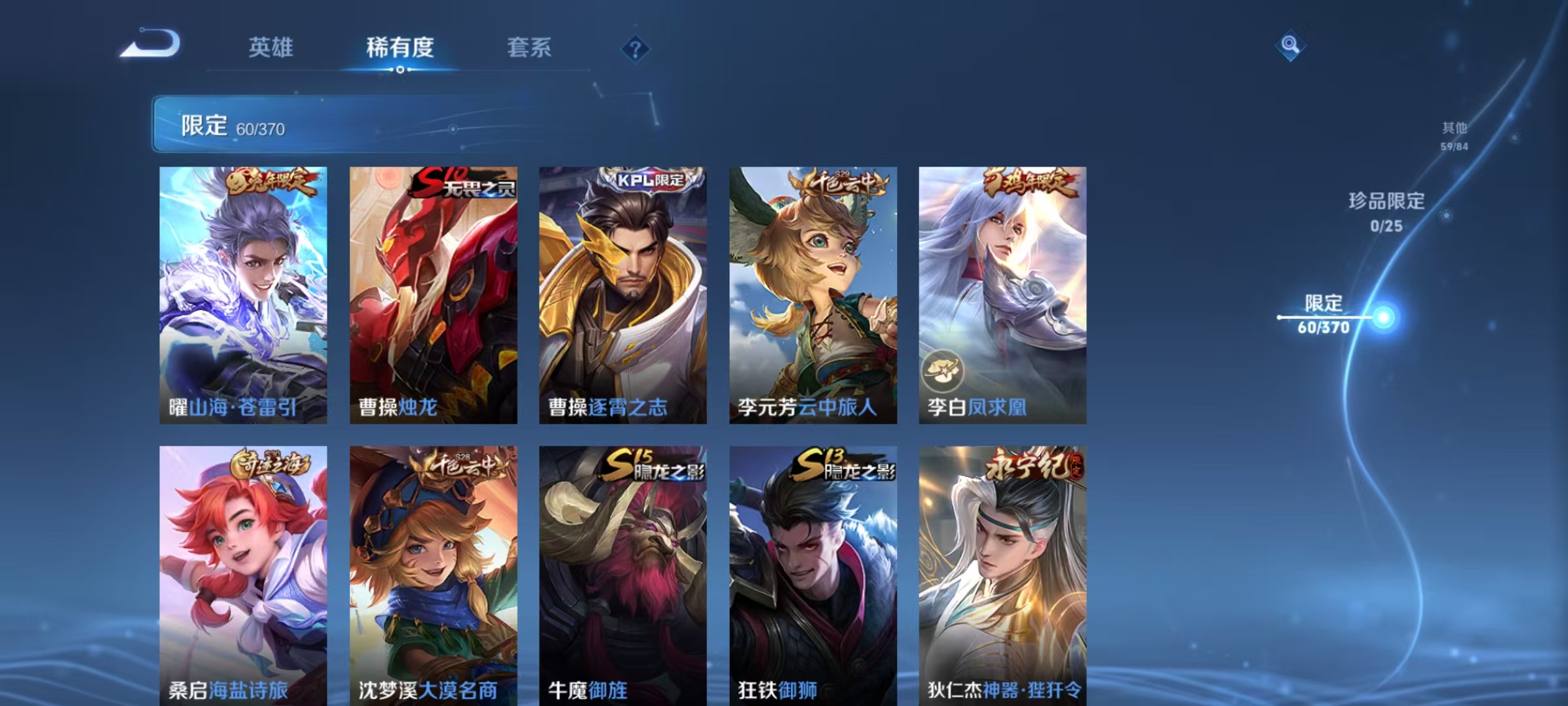The image size is (1568, 706).
Task: Switch to the 套系 tab
Action: [x=531, y=48]
